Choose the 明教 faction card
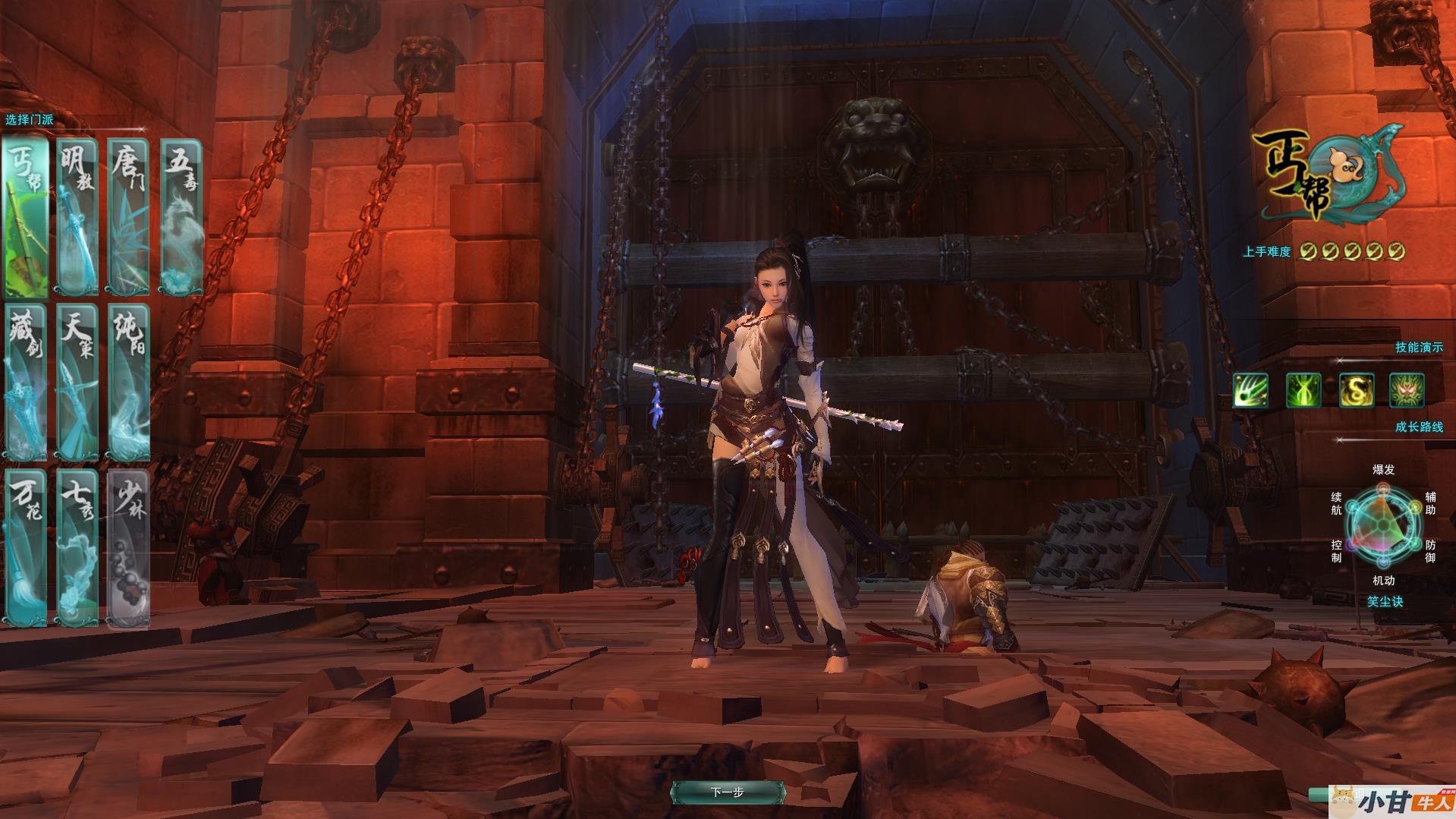Image resolution: width=1456 pixels, height=819 pixels. pos(77,217)
